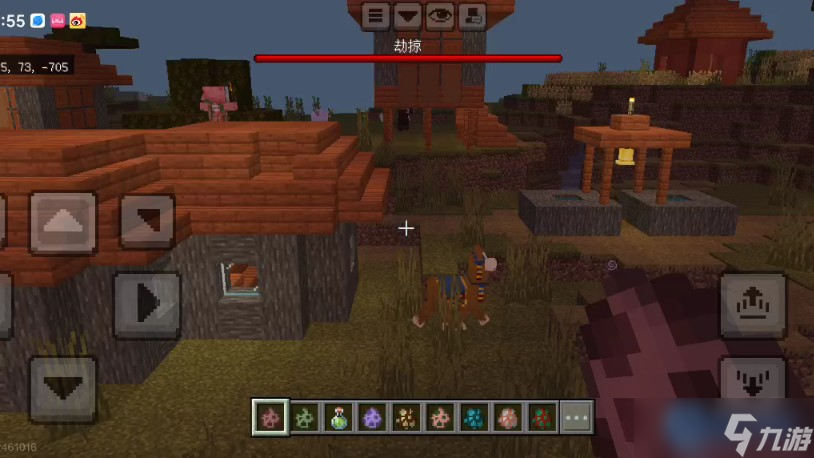Tap the jump / fly up button
Image resolution: width=814 pixels, height=458 pixels.
753,305
